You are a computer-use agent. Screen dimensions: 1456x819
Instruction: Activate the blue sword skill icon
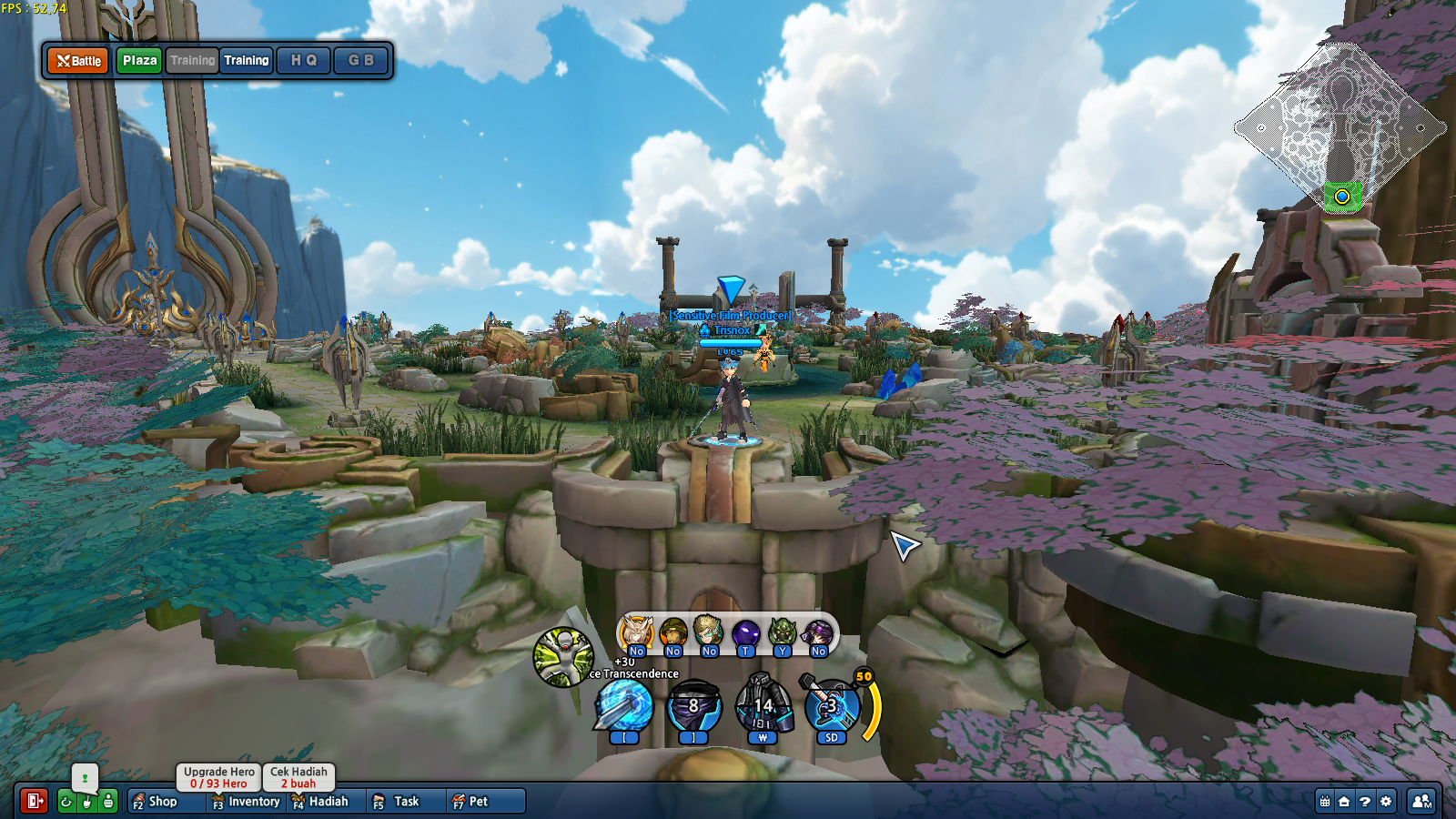(x=624, y=707)
